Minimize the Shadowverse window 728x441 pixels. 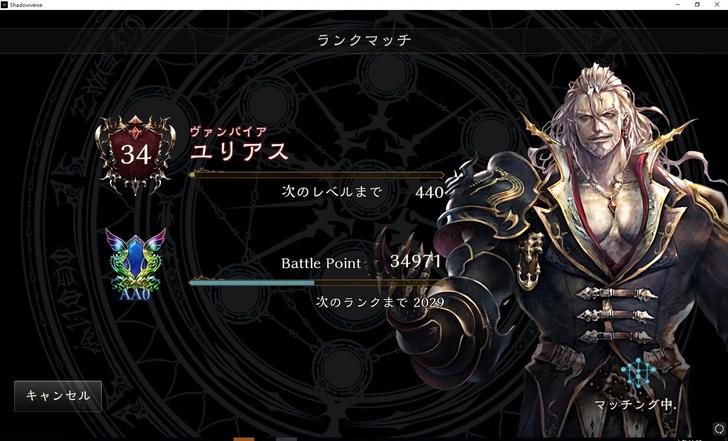click(677, 5)
